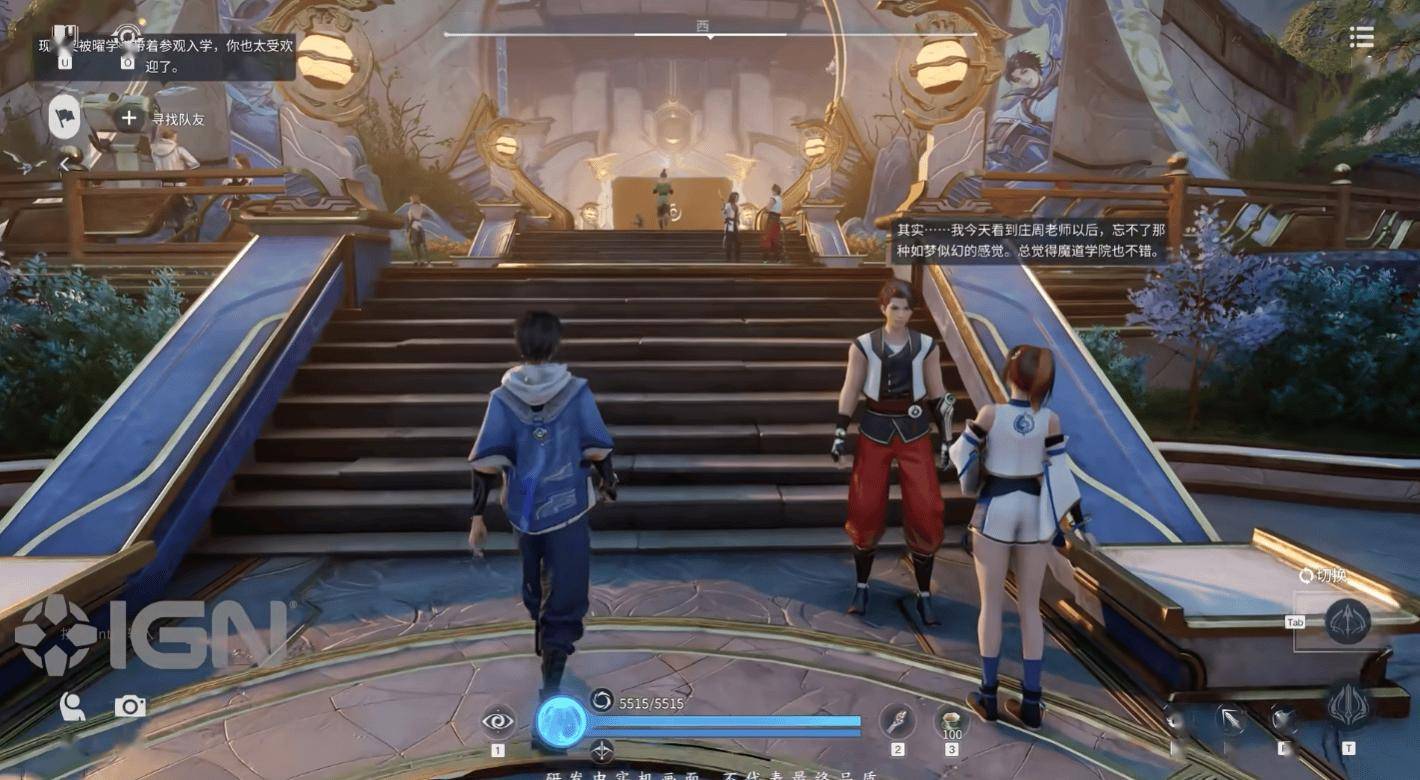The height and width of the screenshot is (780, 1420).
Task: Select the glowing blue hero orb
Action: click(561, 721)
